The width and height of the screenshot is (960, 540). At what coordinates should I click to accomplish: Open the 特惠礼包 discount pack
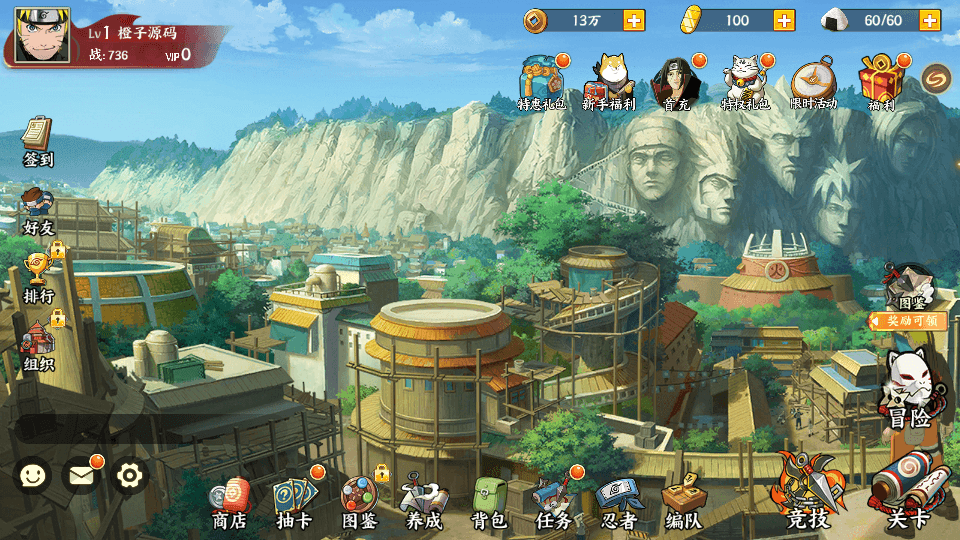[543, 80]
